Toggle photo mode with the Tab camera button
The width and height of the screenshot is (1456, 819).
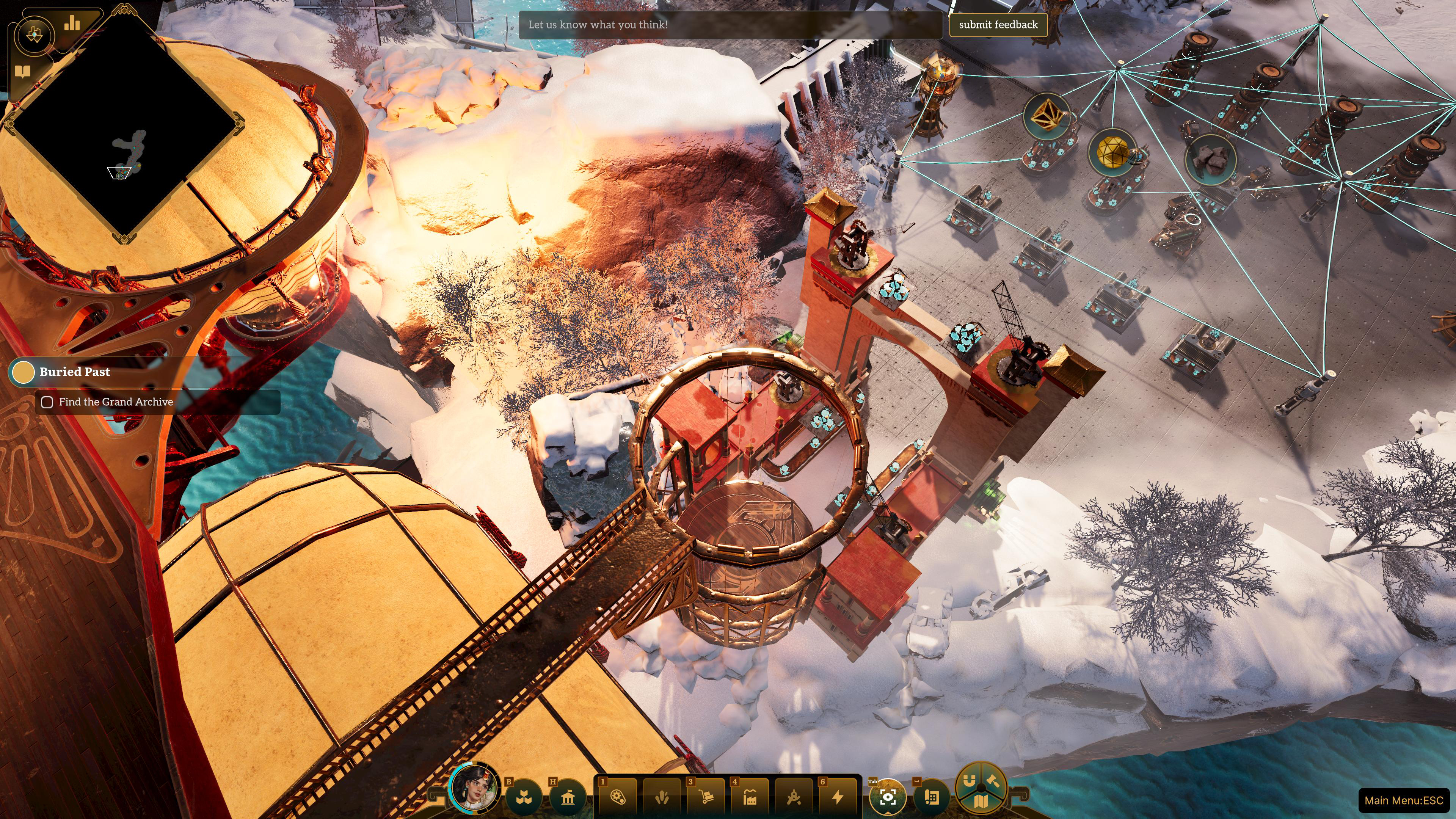(888, 797)
